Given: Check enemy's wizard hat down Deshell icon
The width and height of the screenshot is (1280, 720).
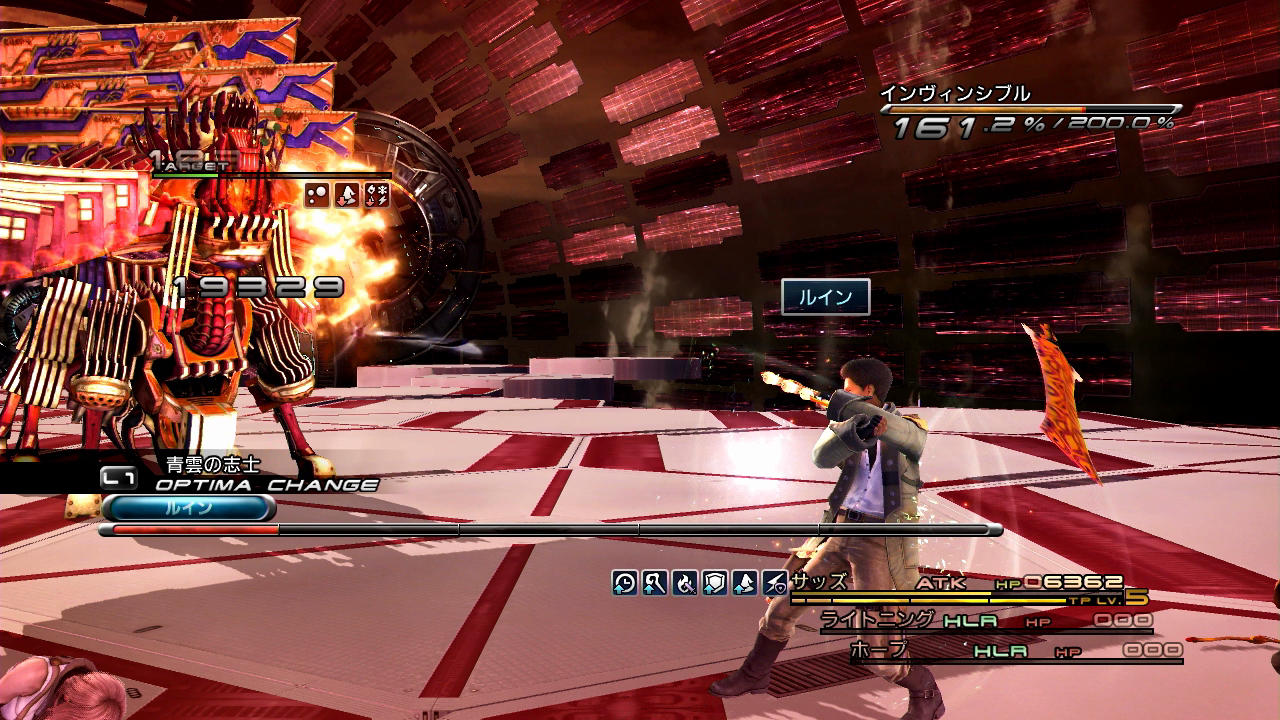Looking at the screenshot, I should [346, 195].
